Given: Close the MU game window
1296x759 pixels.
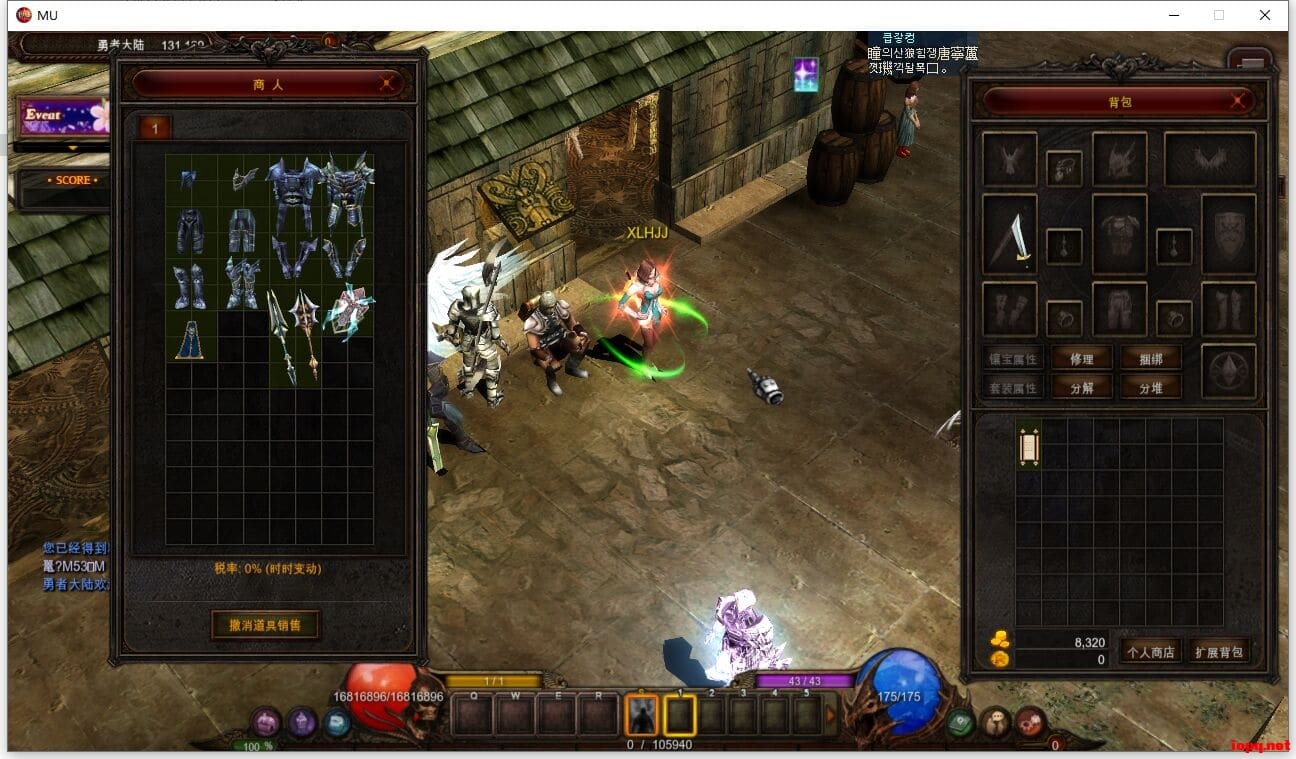Looking at the screenshot, I should (1265, 15).
